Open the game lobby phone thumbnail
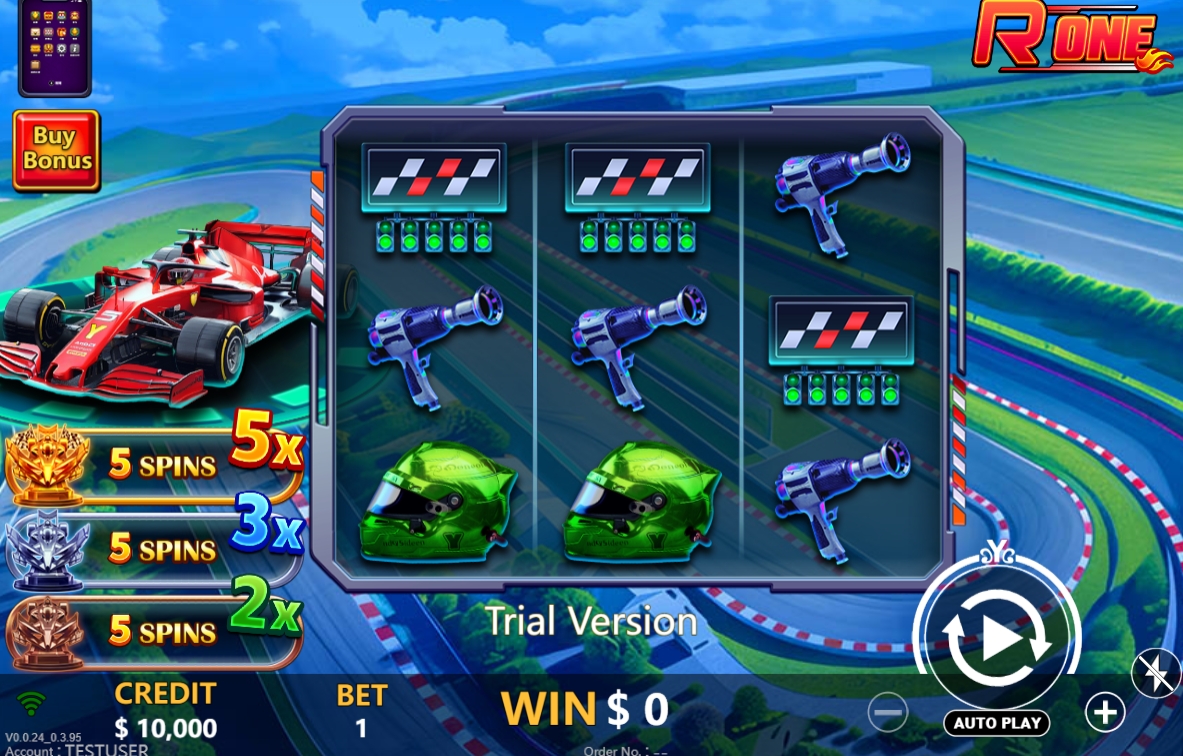This screenshot has height=756, width=1183. (54, 44)
